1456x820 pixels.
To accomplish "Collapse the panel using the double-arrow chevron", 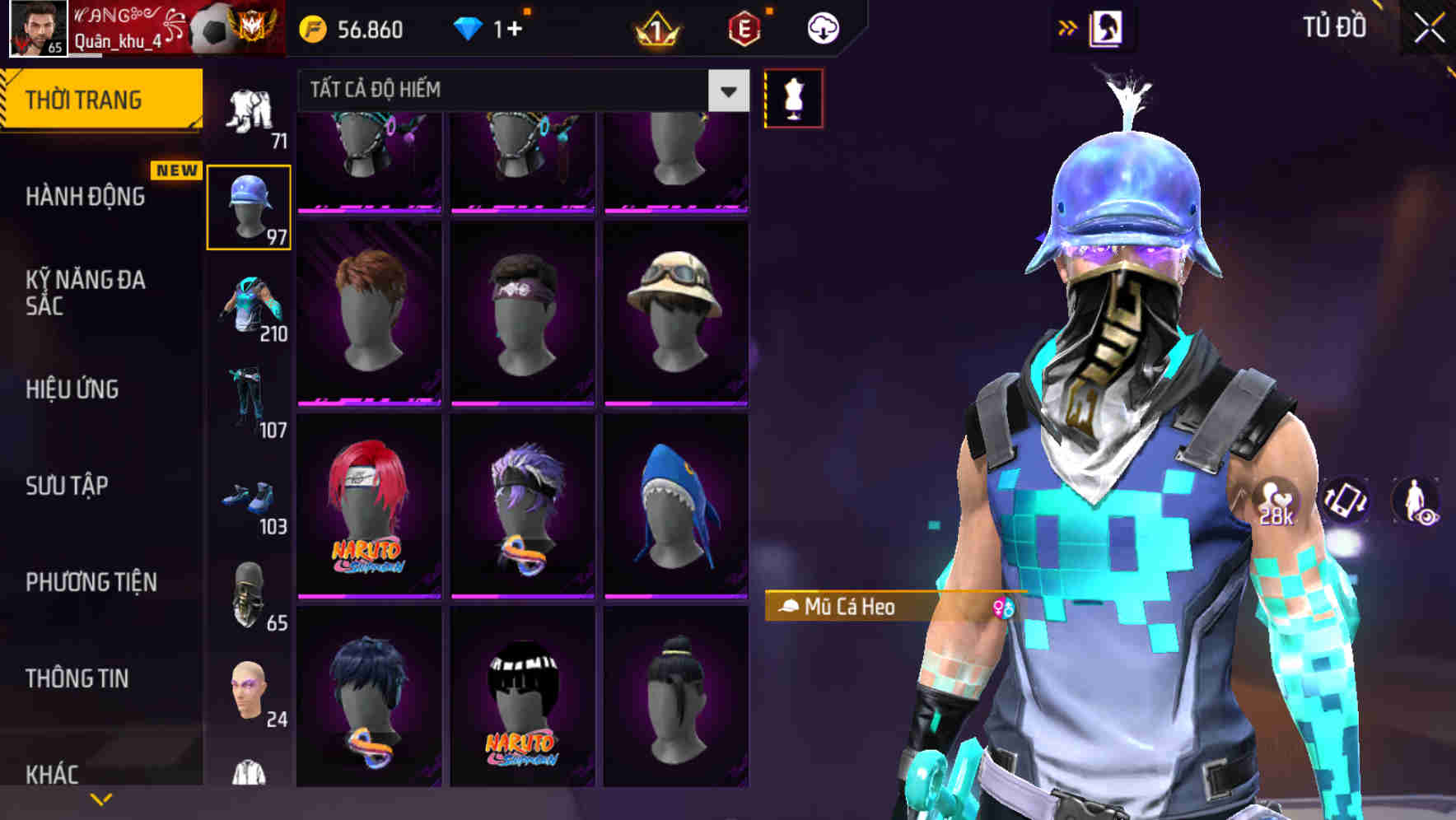I will tap(1069, 26).
